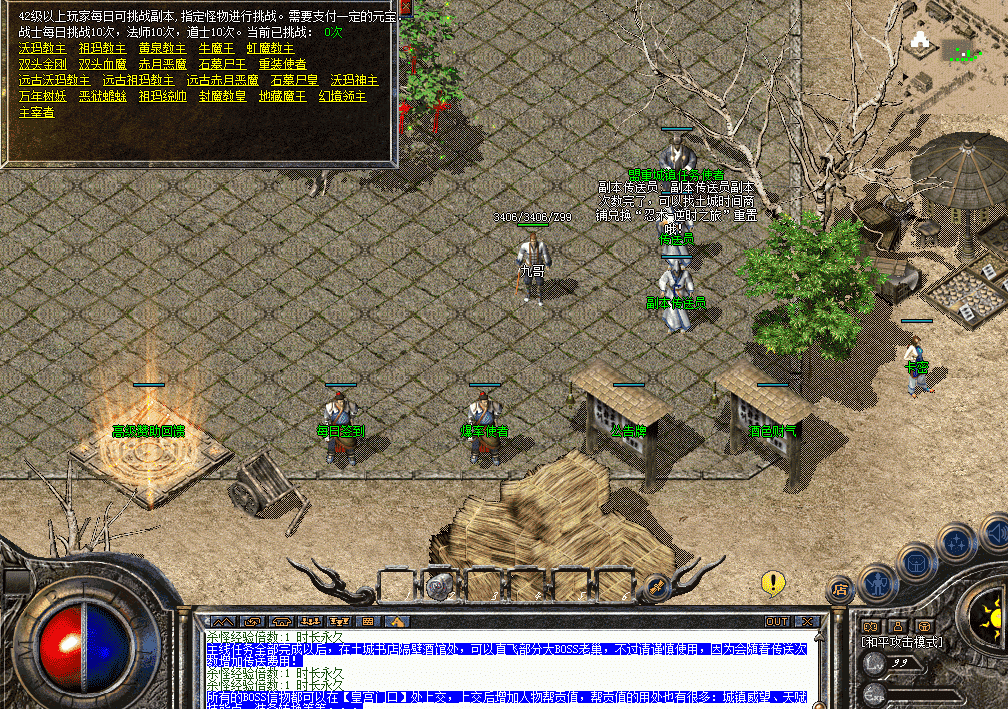Pick 黄泉教主 from the boss list
This screenshot has height=709, width=1008.
pos(162,48)
